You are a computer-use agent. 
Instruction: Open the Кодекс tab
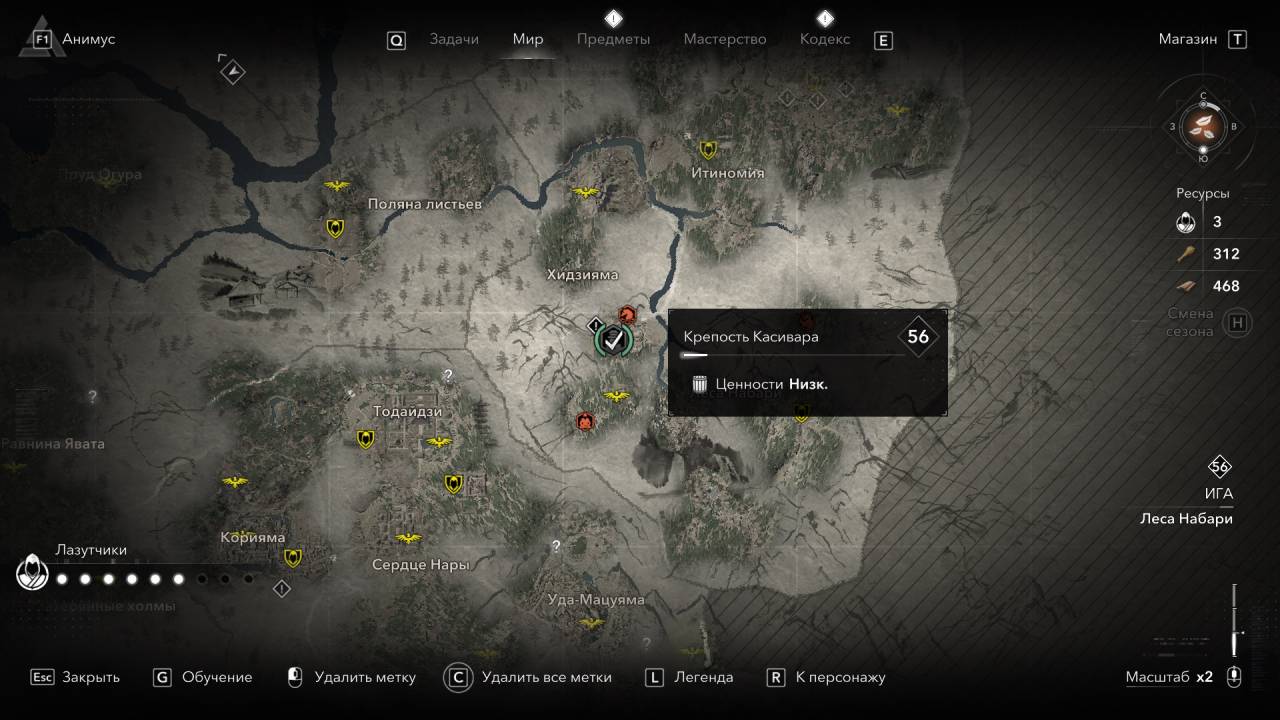(825, 39)
